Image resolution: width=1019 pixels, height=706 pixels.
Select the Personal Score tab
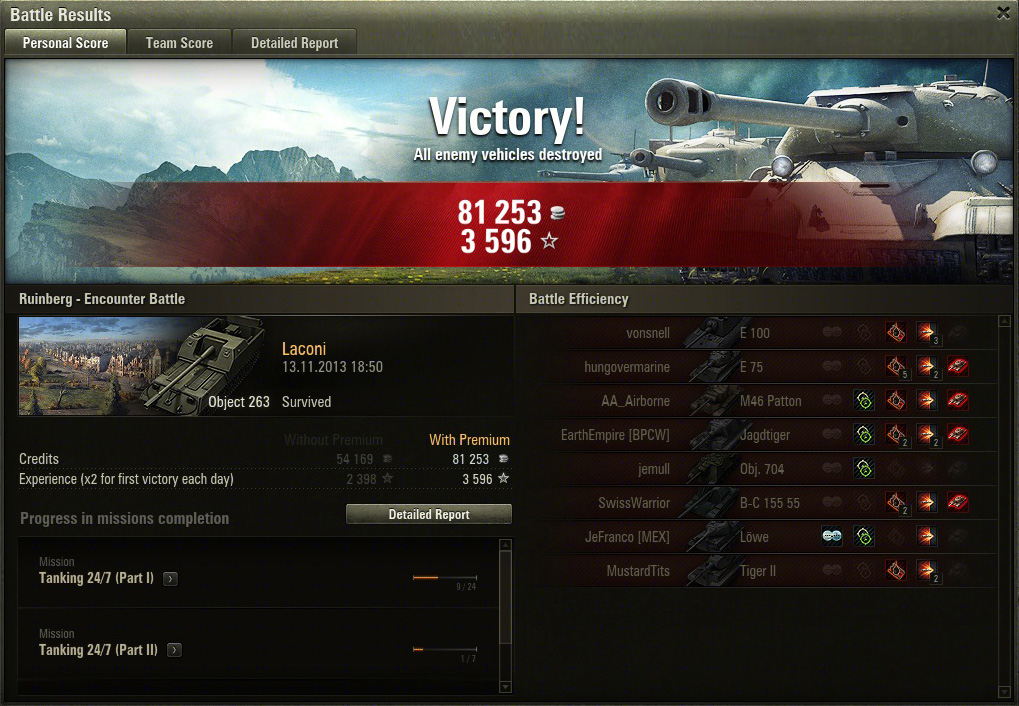65,43
